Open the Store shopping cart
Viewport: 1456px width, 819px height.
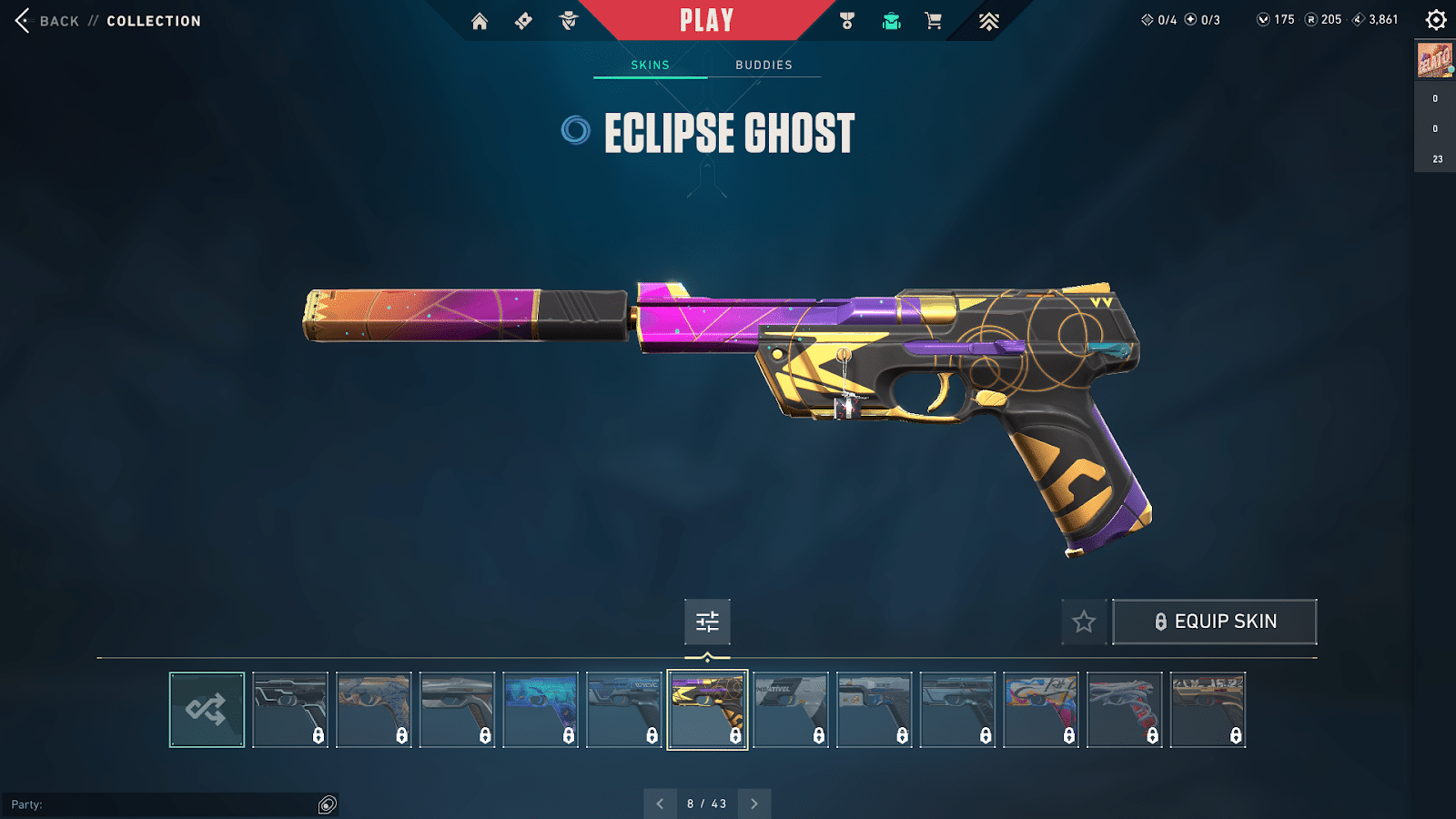click(933, 19)
